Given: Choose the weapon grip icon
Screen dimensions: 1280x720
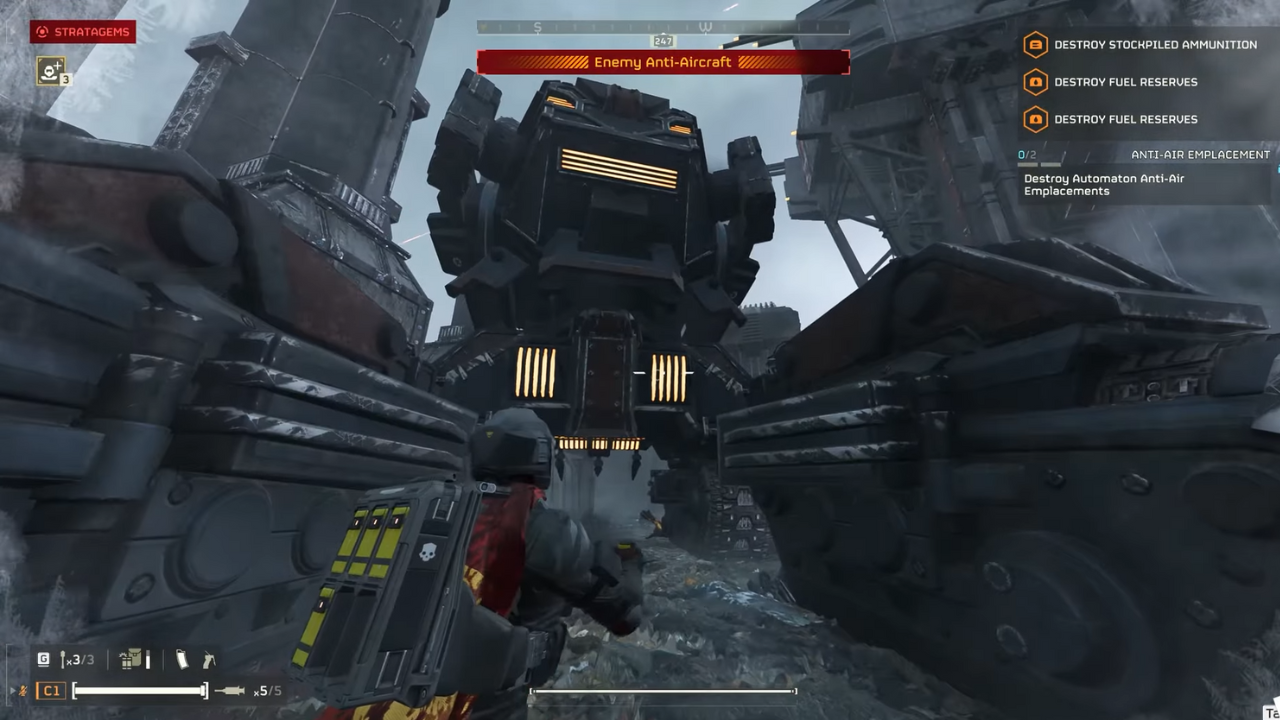Looking at the screenshot, I should point(208,659).
